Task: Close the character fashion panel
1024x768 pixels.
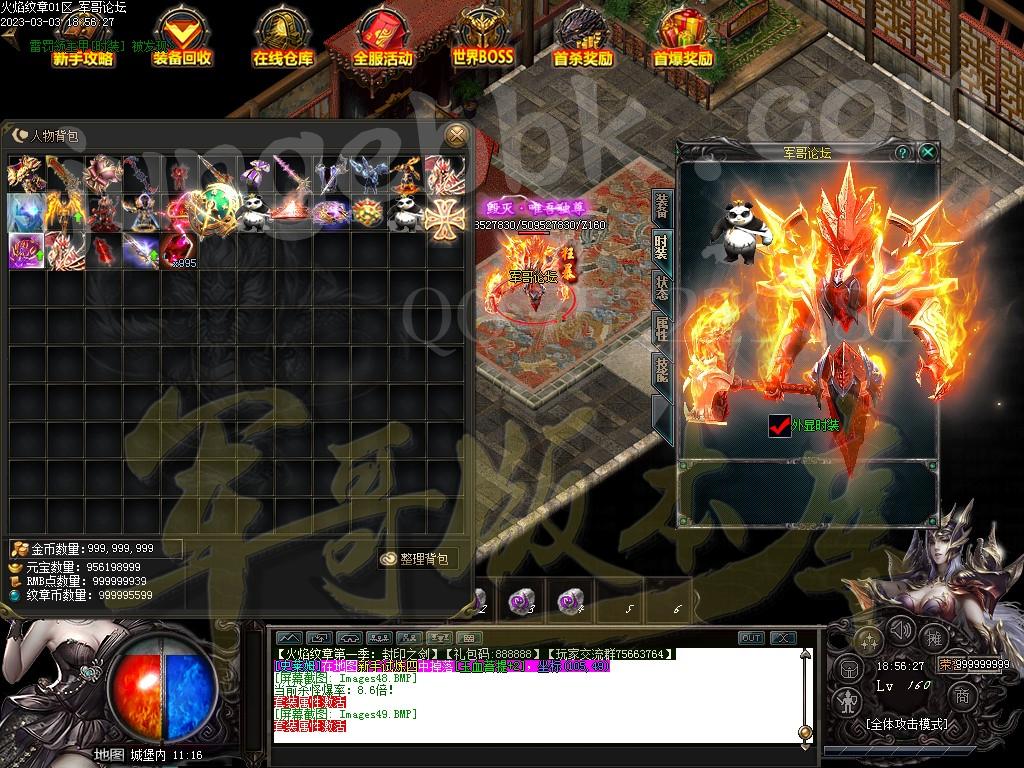Action: [928, 152]
